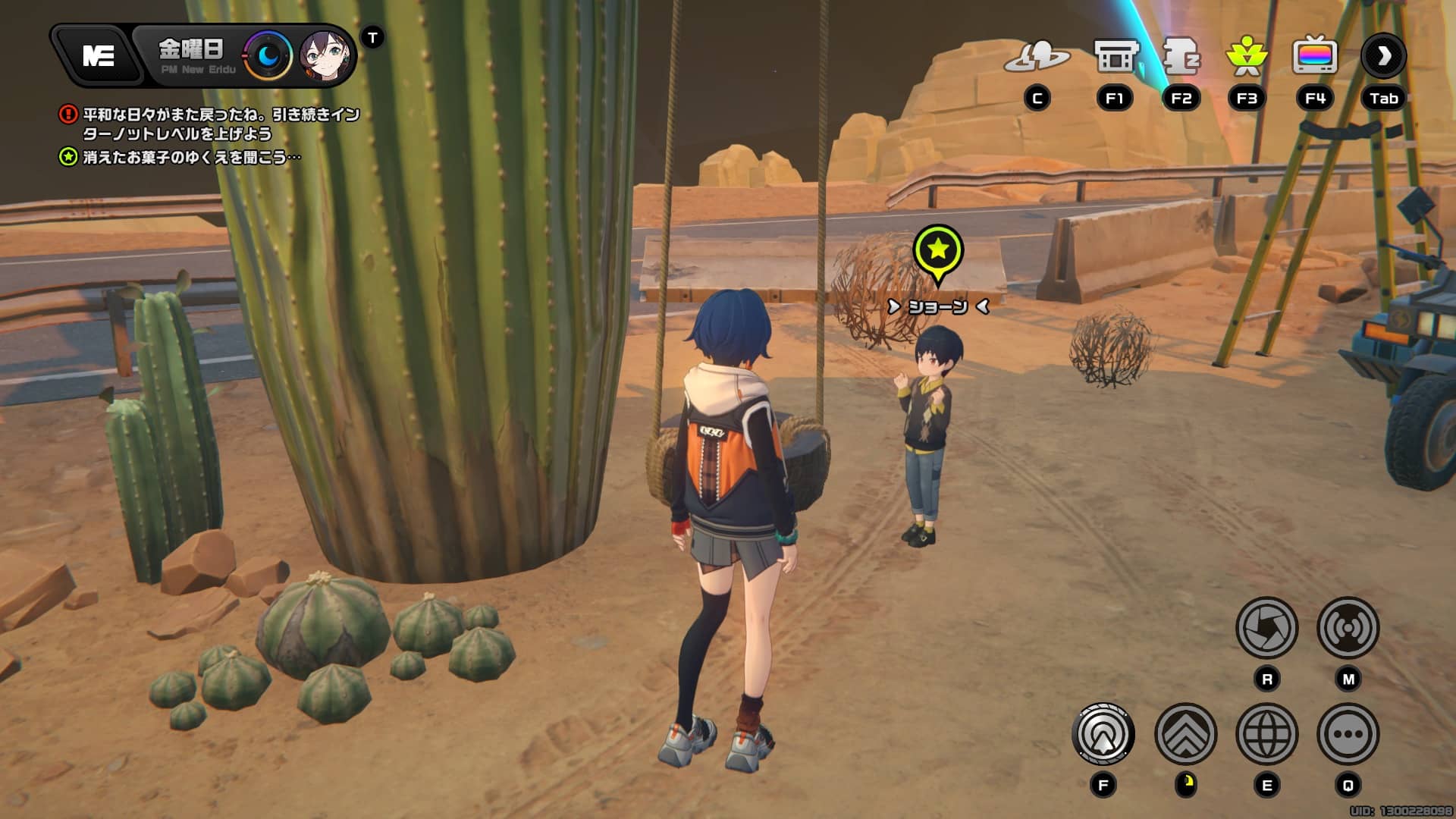Open the ME main menu button
This screenshot has width=1456, height=819.
[98, 55]
